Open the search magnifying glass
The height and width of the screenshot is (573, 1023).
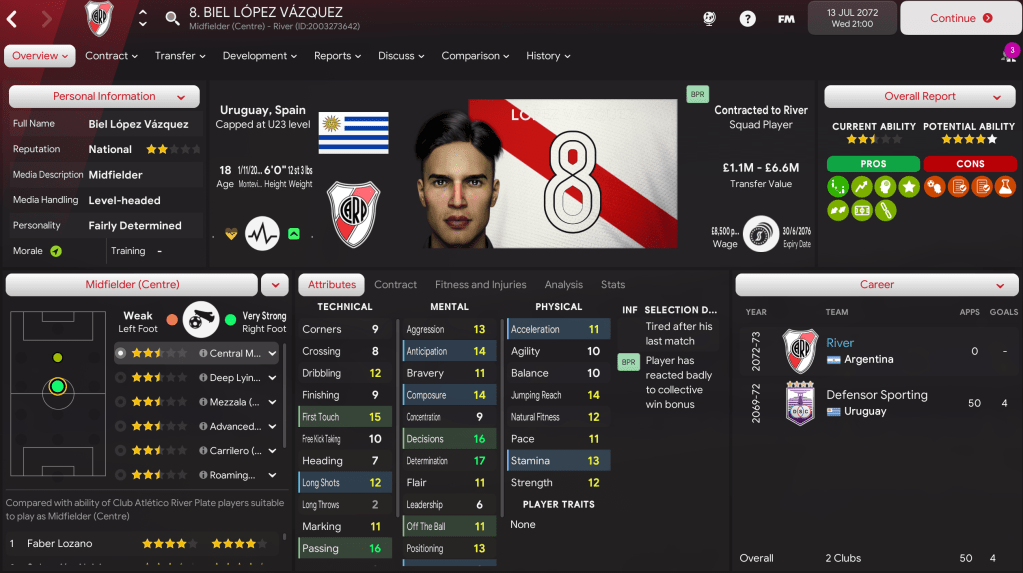point(172,18)
